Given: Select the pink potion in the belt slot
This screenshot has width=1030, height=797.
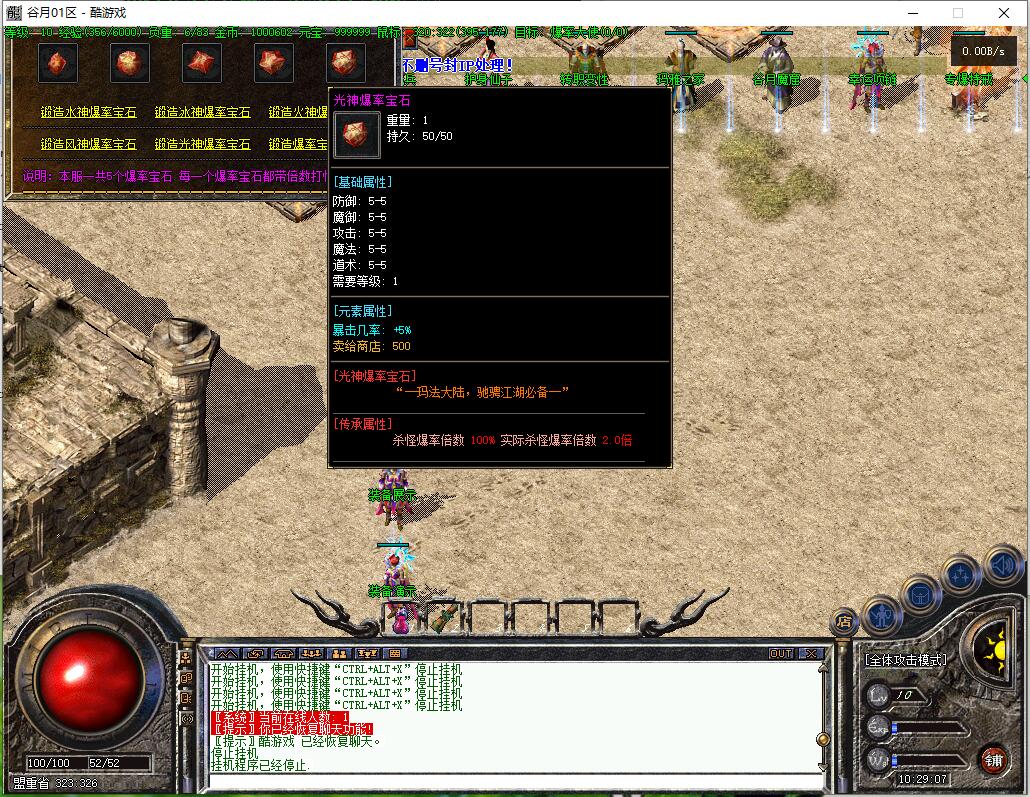Looking at the screenshot, I should pos(400,620).
